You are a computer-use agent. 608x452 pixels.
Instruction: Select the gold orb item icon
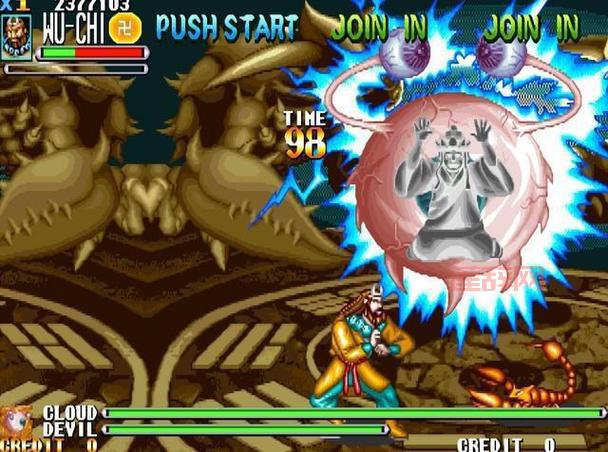(125, 28)
